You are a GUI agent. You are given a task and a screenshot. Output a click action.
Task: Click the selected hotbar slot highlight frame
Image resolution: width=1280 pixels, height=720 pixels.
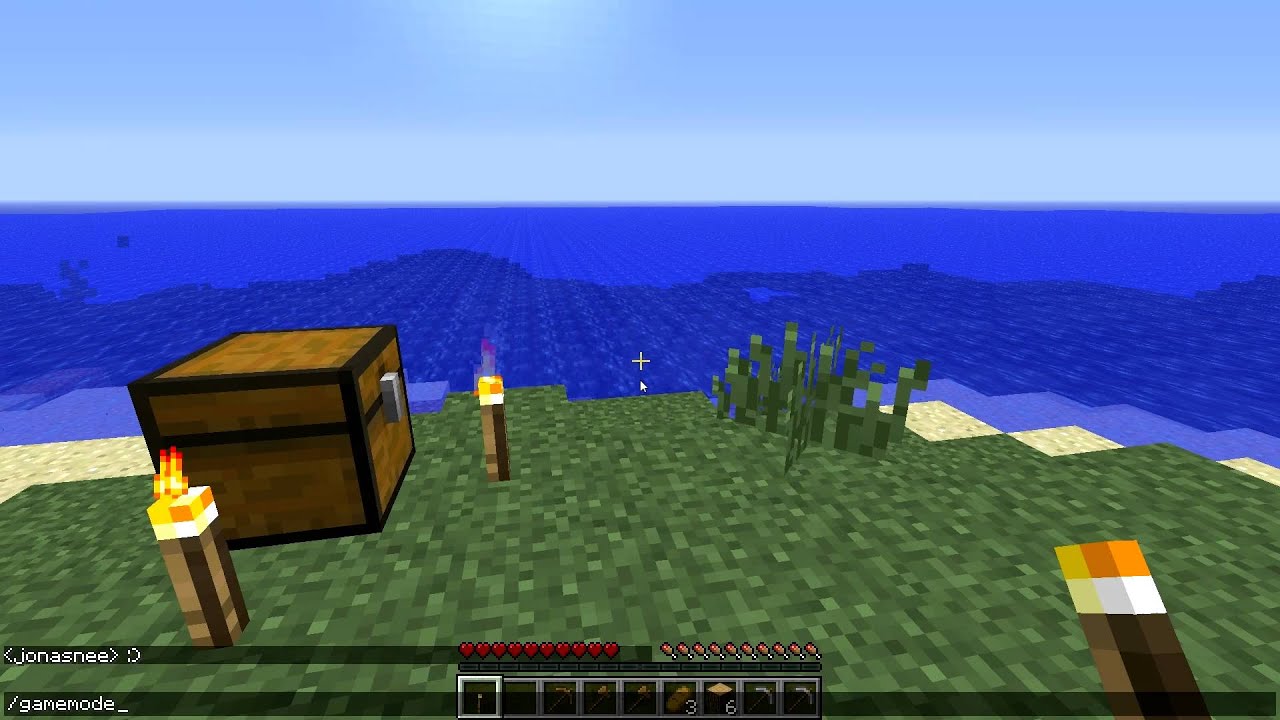coord(480,695)
